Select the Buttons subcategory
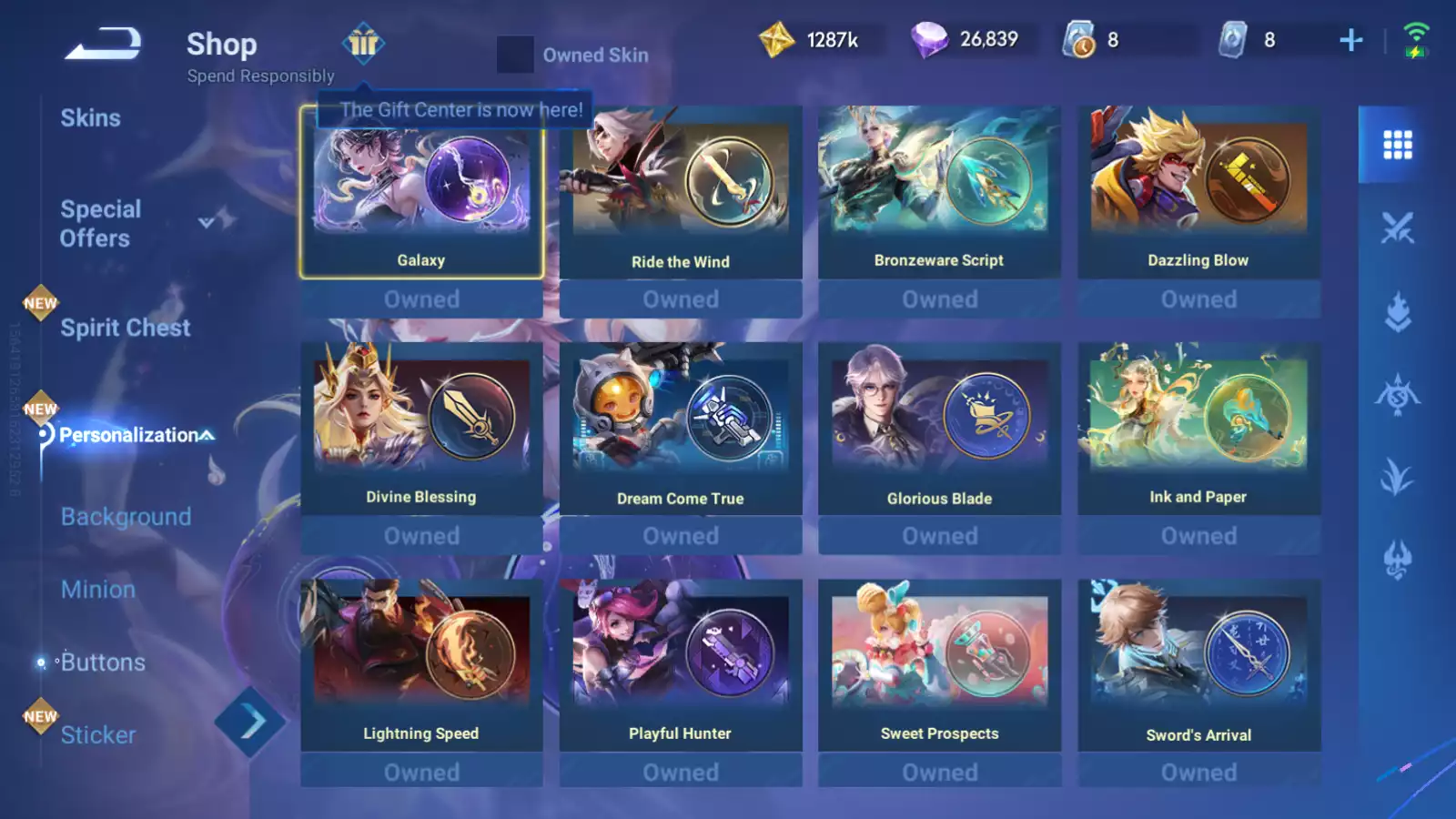Viewport: 1456px width, 819px height. point(103,662)
